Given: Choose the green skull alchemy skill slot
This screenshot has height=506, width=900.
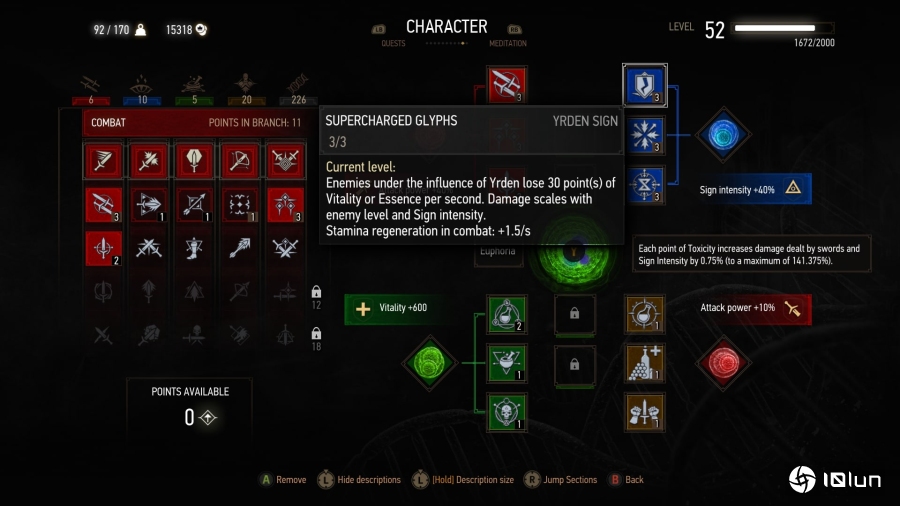Looking at the screenshot, I should pyautogui.click(x=506, y=411).
